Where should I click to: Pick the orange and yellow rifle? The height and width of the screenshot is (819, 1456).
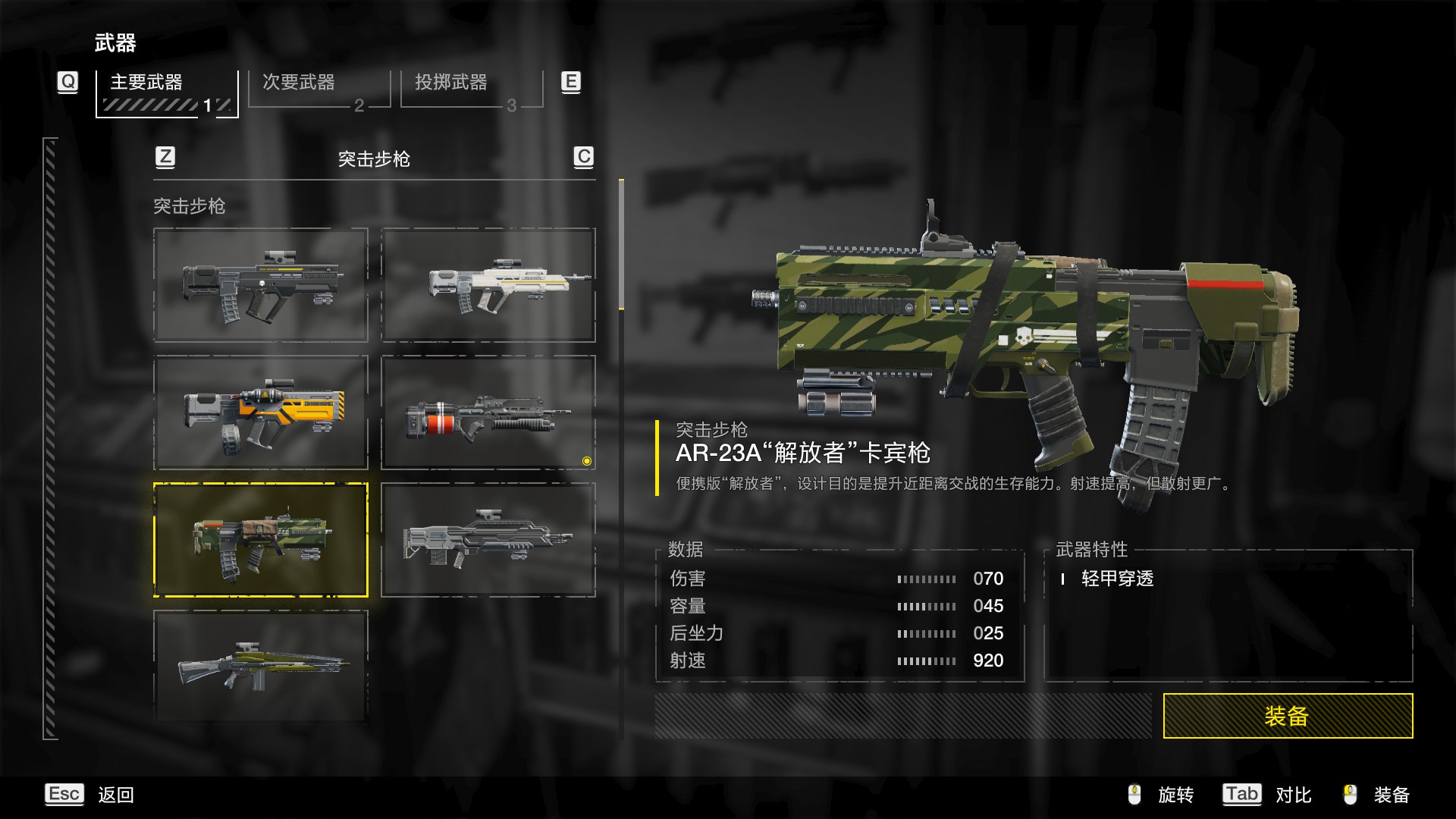point(261,413)
